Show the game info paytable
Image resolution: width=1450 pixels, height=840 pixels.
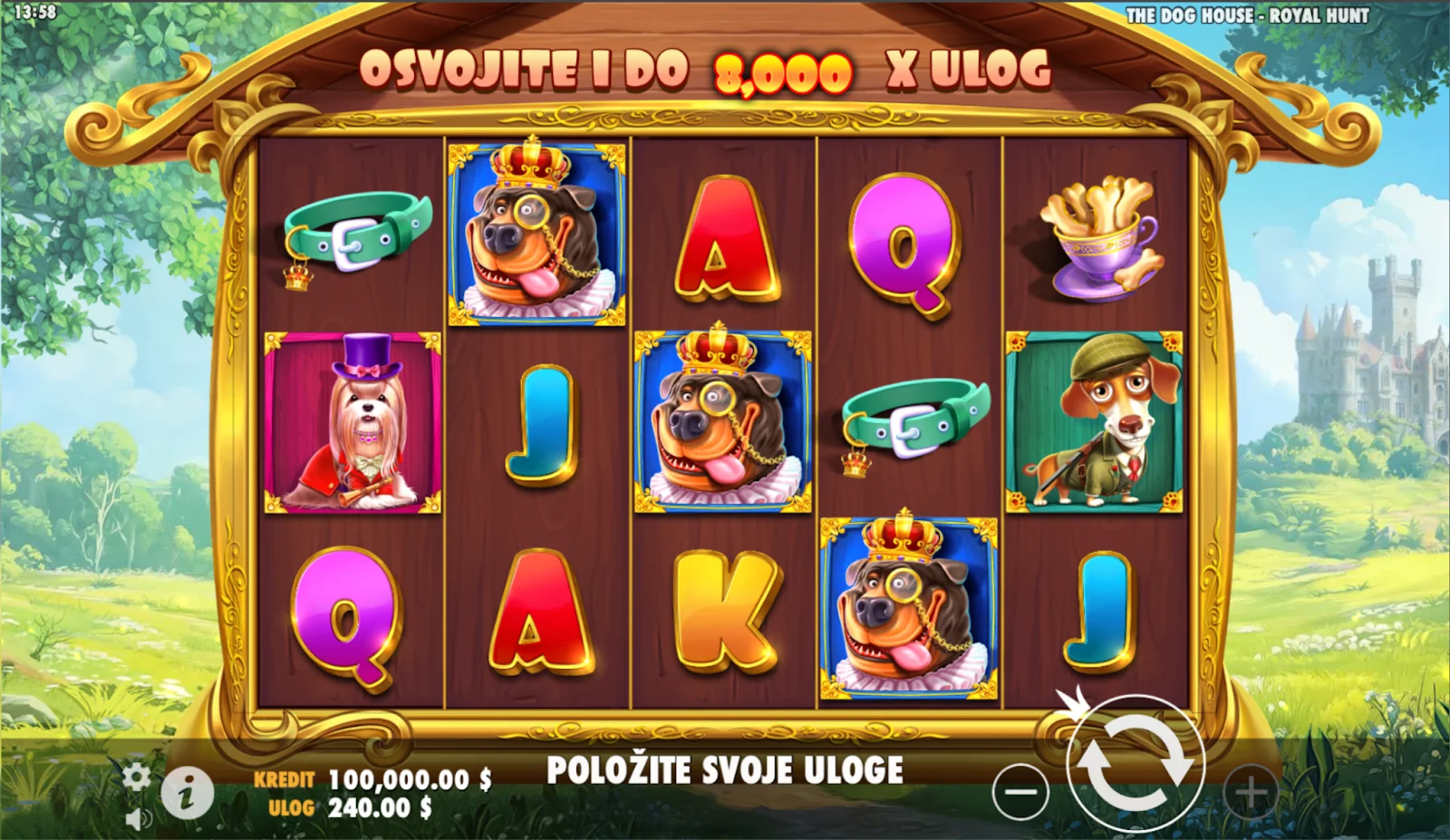point(188,794)
